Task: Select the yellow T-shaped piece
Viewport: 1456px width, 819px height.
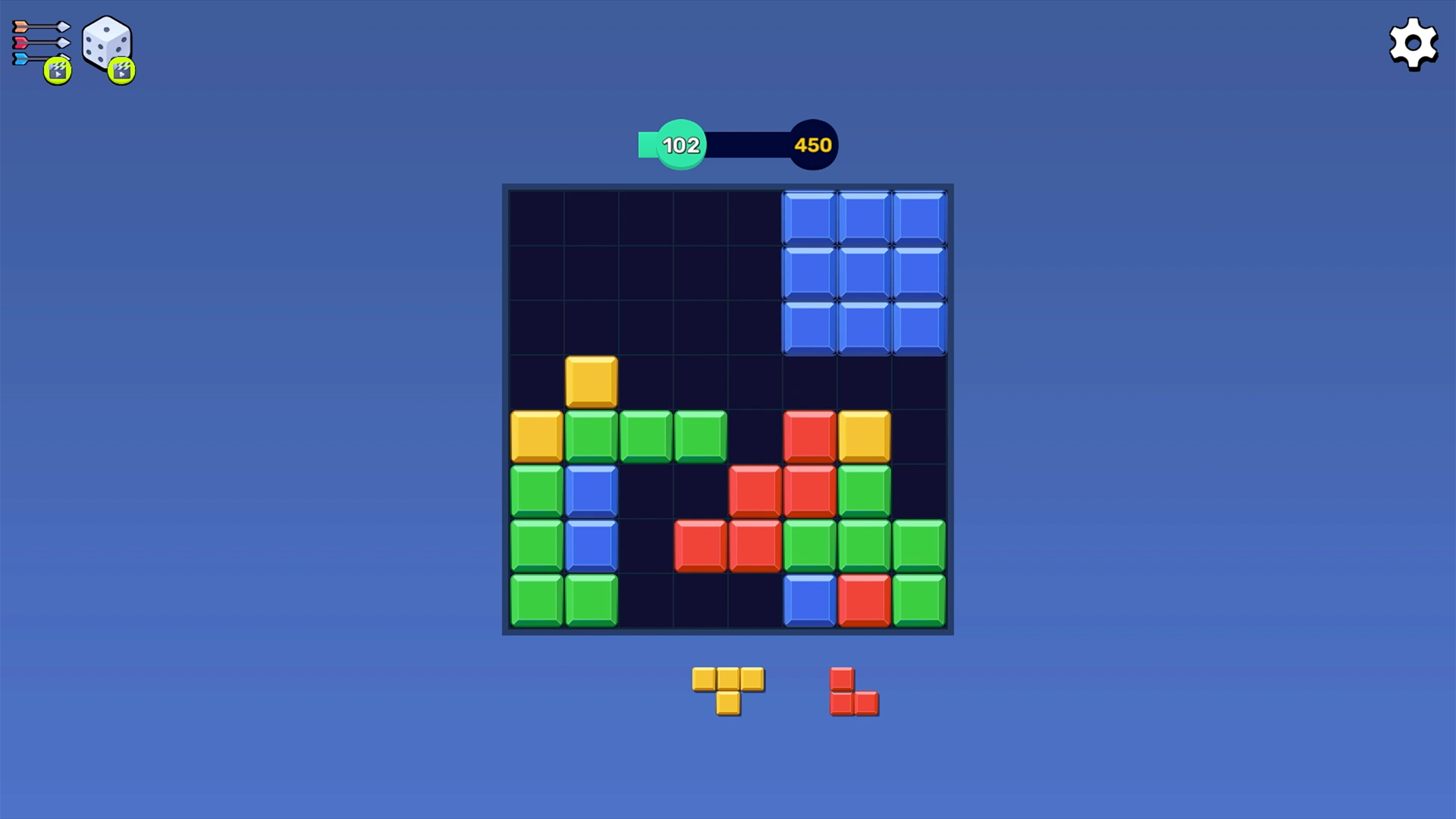Action: (728, 686)
